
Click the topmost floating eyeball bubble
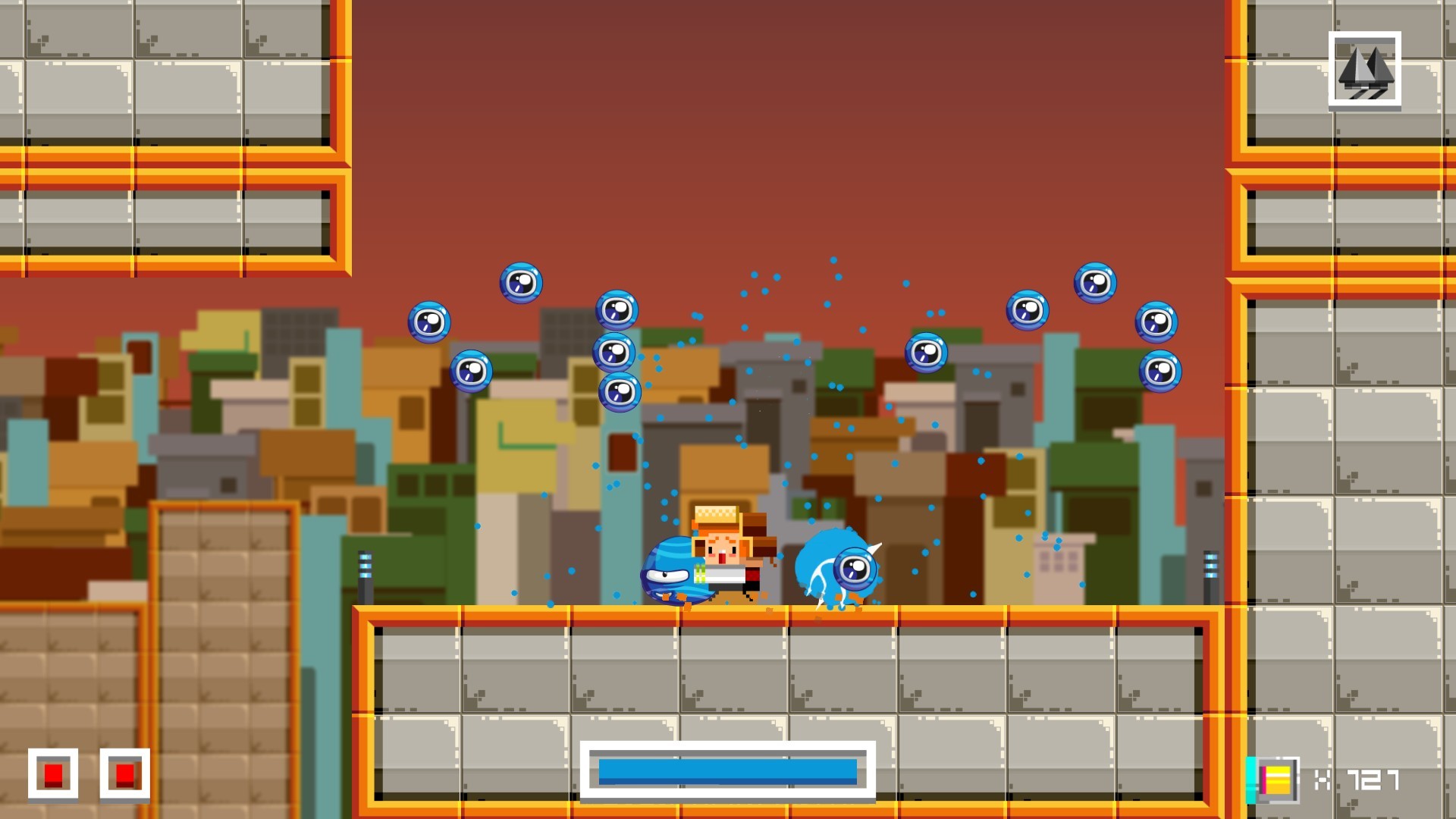(x=519, y=283)
